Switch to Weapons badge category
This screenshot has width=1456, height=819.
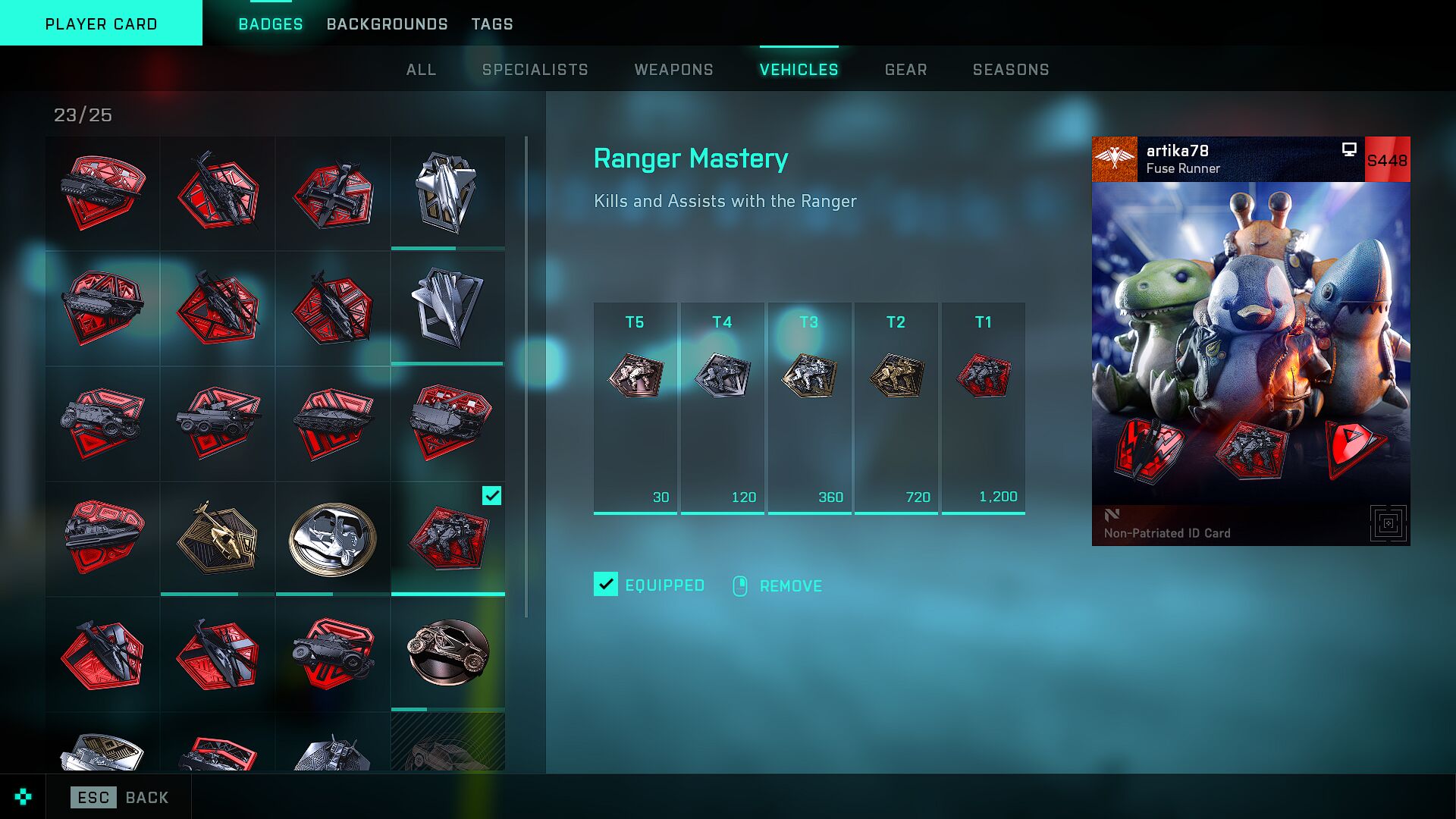673,70
